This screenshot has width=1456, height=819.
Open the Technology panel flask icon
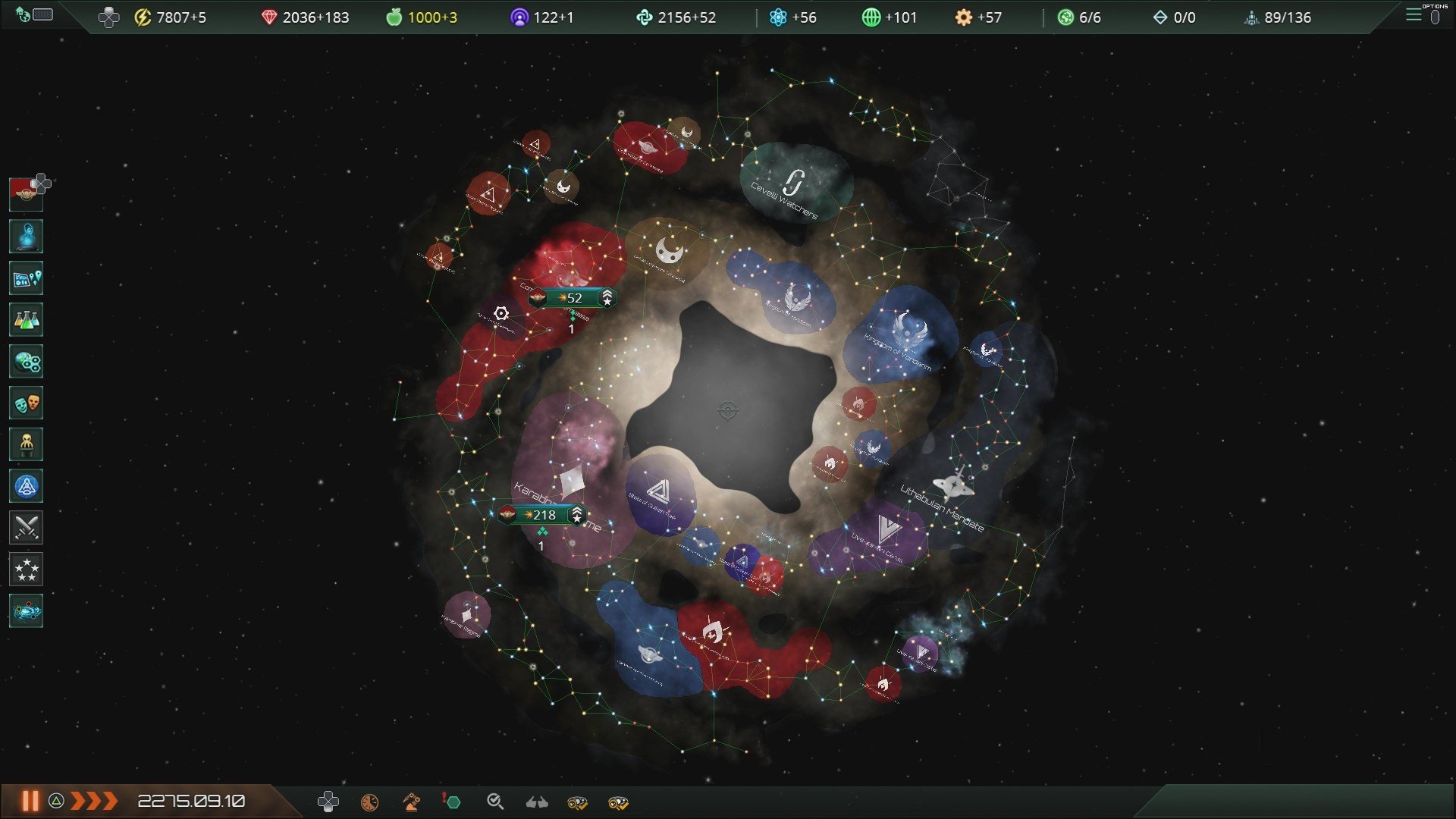pos(26,319)
